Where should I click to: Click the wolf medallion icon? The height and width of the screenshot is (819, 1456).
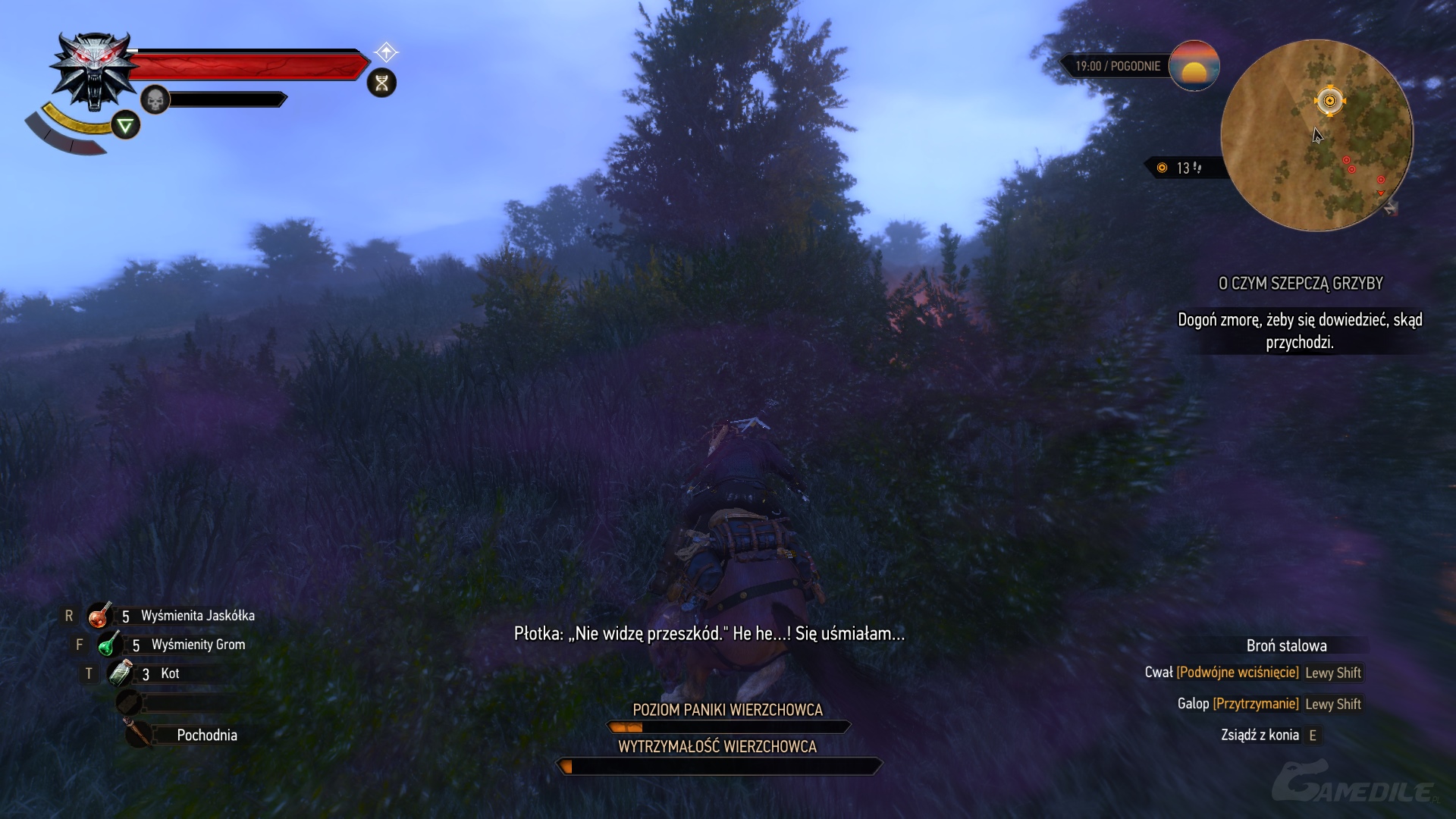[94, 71]
